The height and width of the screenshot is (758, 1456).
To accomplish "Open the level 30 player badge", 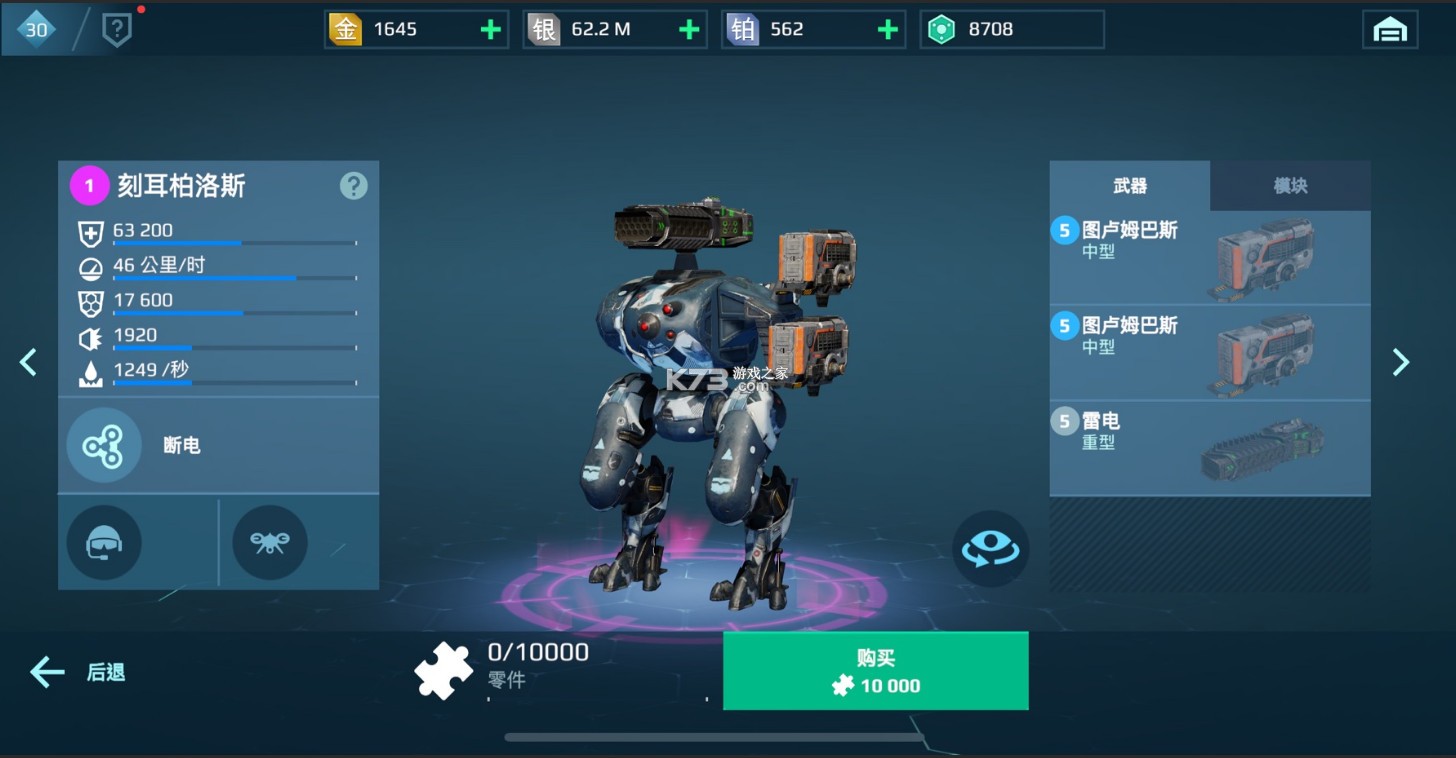I will pyautogui.click(x=36, y=30).
